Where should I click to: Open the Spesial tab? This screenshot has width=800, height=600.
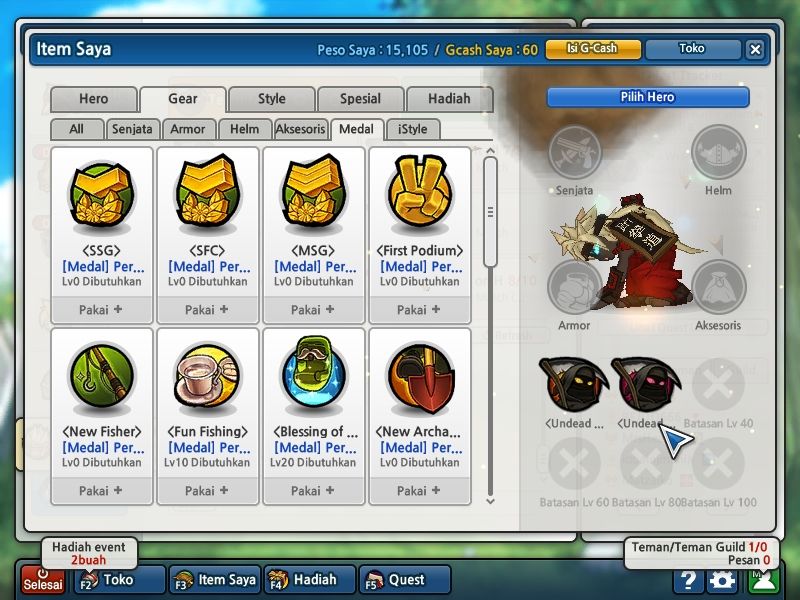pyautogui.click(x=360, y=99)
